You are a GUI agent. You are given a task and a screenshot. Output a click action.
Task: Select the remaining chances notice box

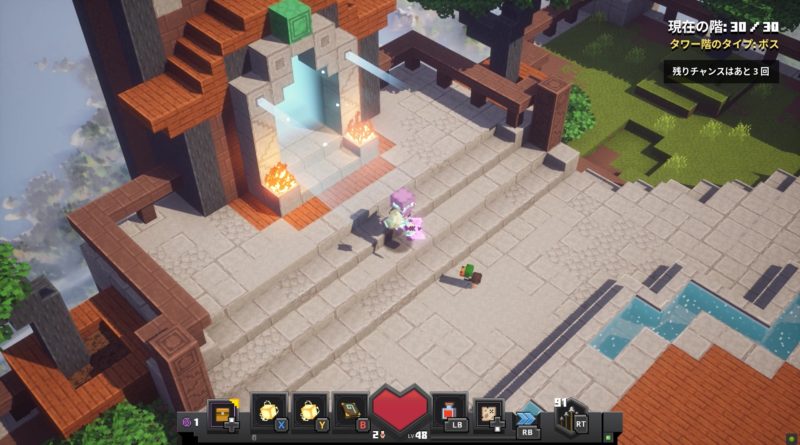coord(720,72)
